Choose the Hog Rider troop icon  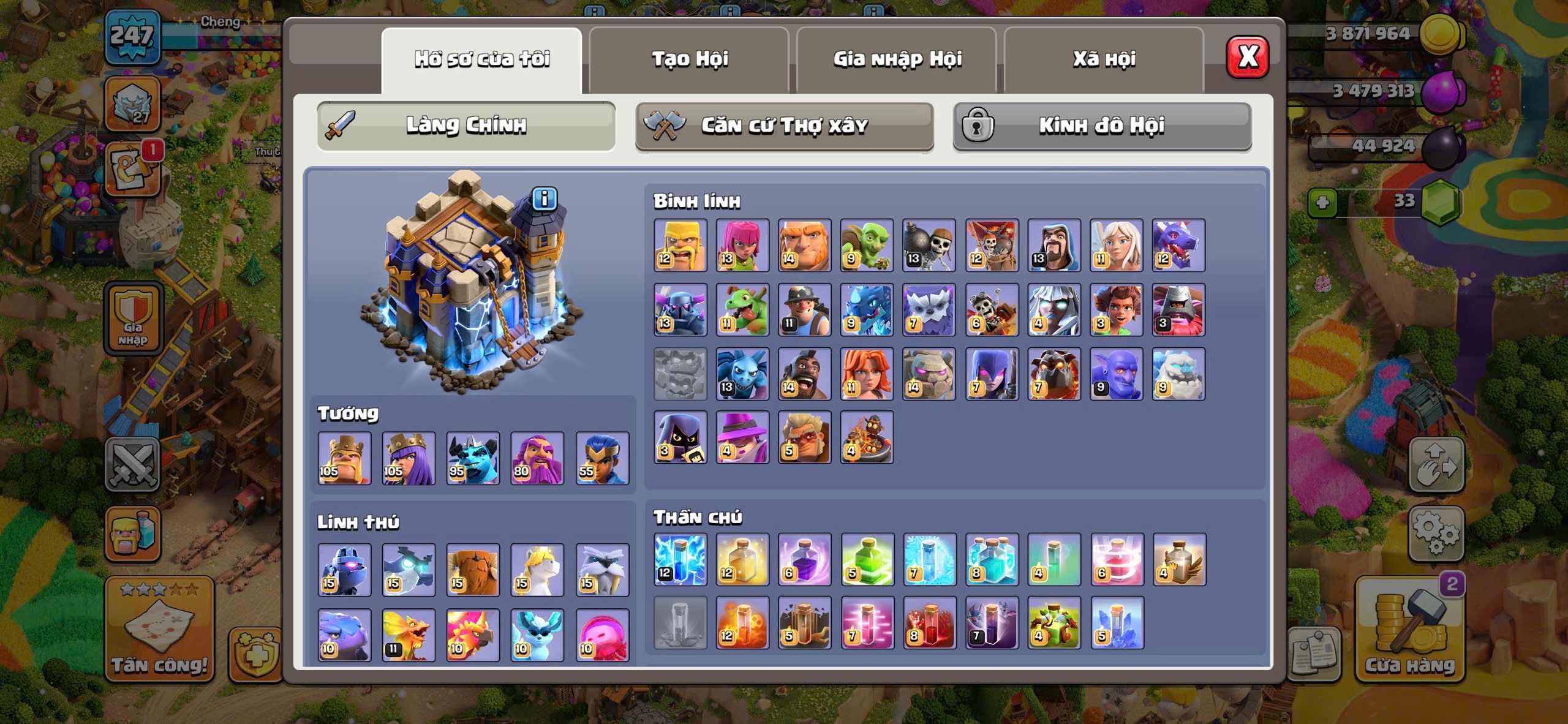click(804, 374)
